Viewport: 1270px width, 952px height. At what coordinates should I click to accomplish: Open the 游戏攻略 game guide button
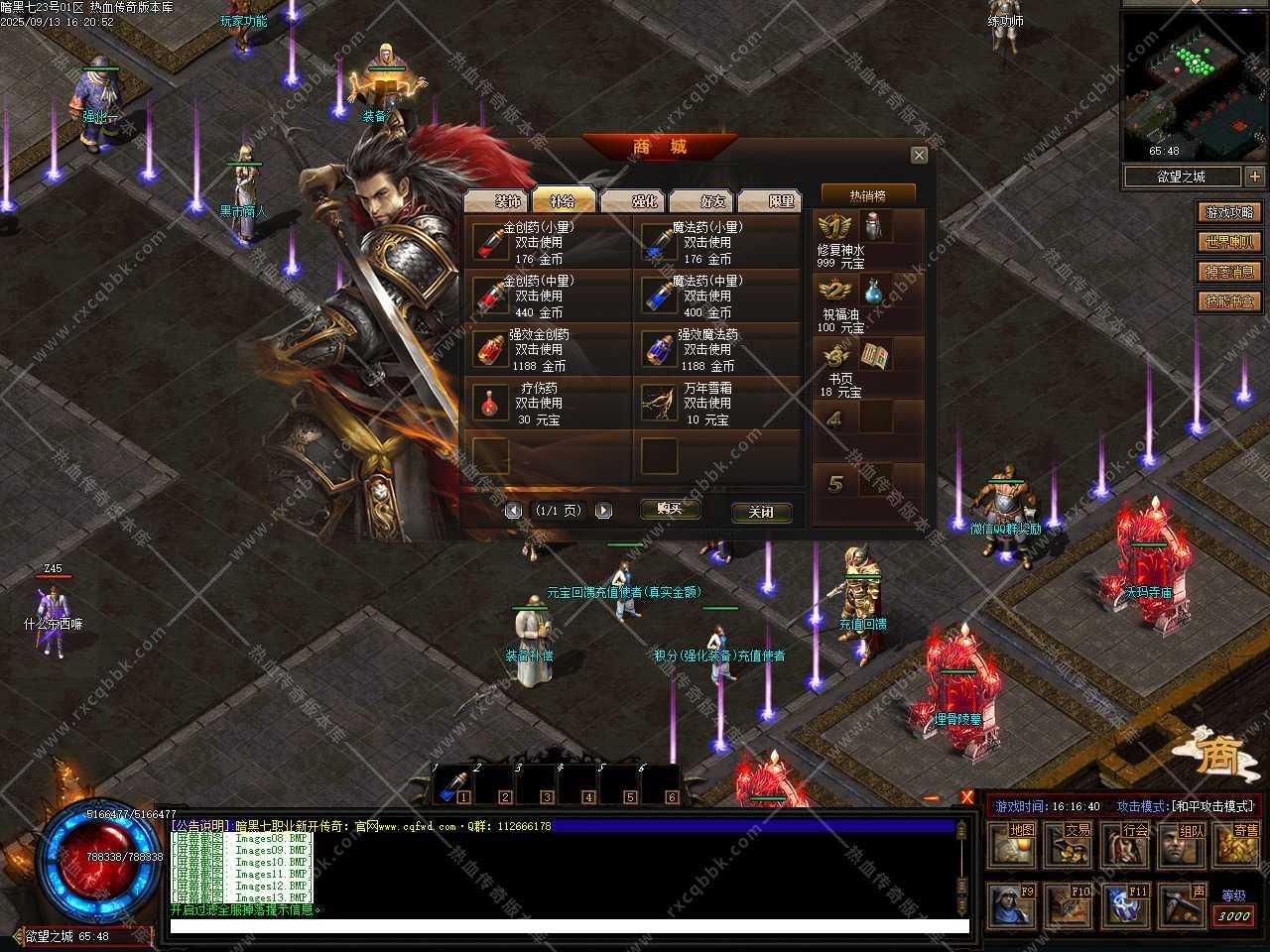pos(1229,212)
